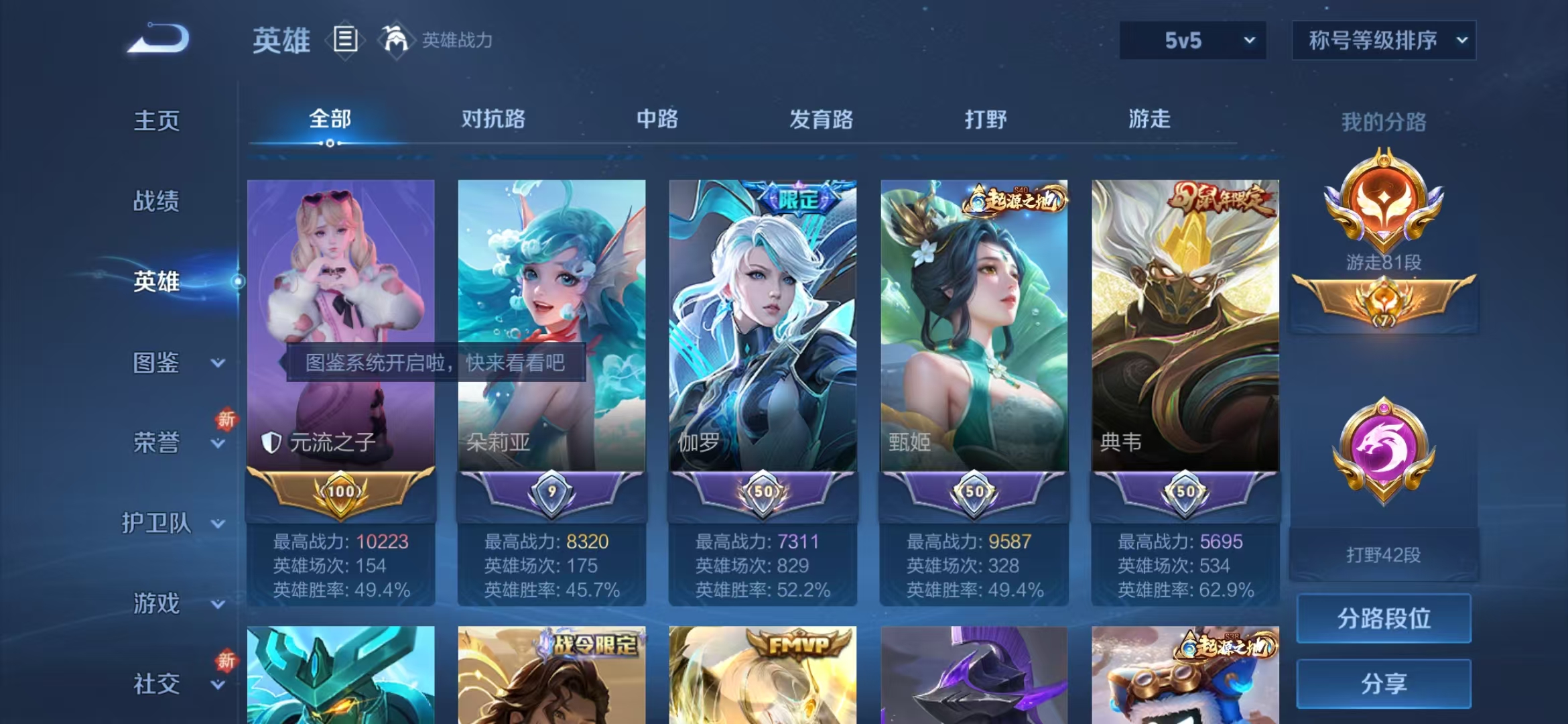Click the game logo in the top left corner

pos(161,37)
